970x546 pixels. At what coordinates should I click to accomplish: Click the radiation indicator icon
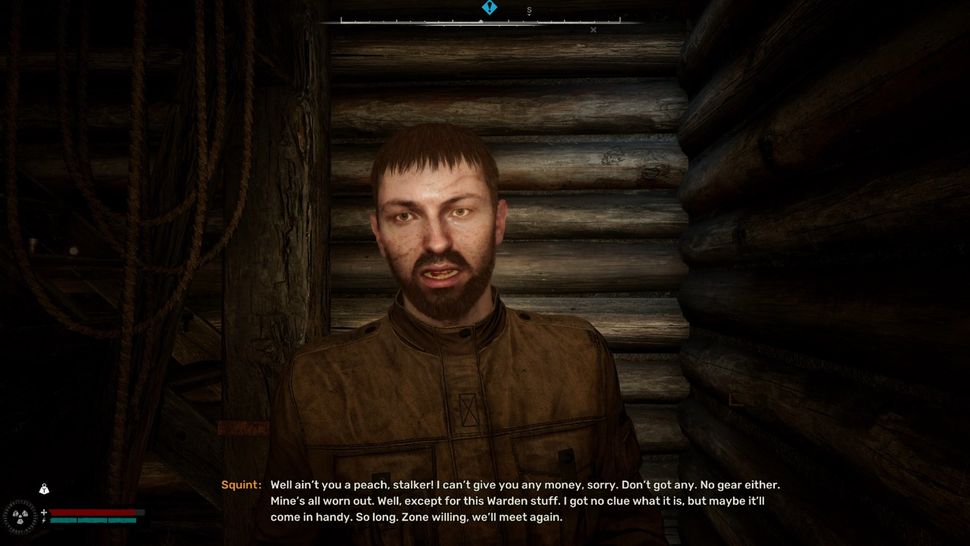[x=19, y=516]
